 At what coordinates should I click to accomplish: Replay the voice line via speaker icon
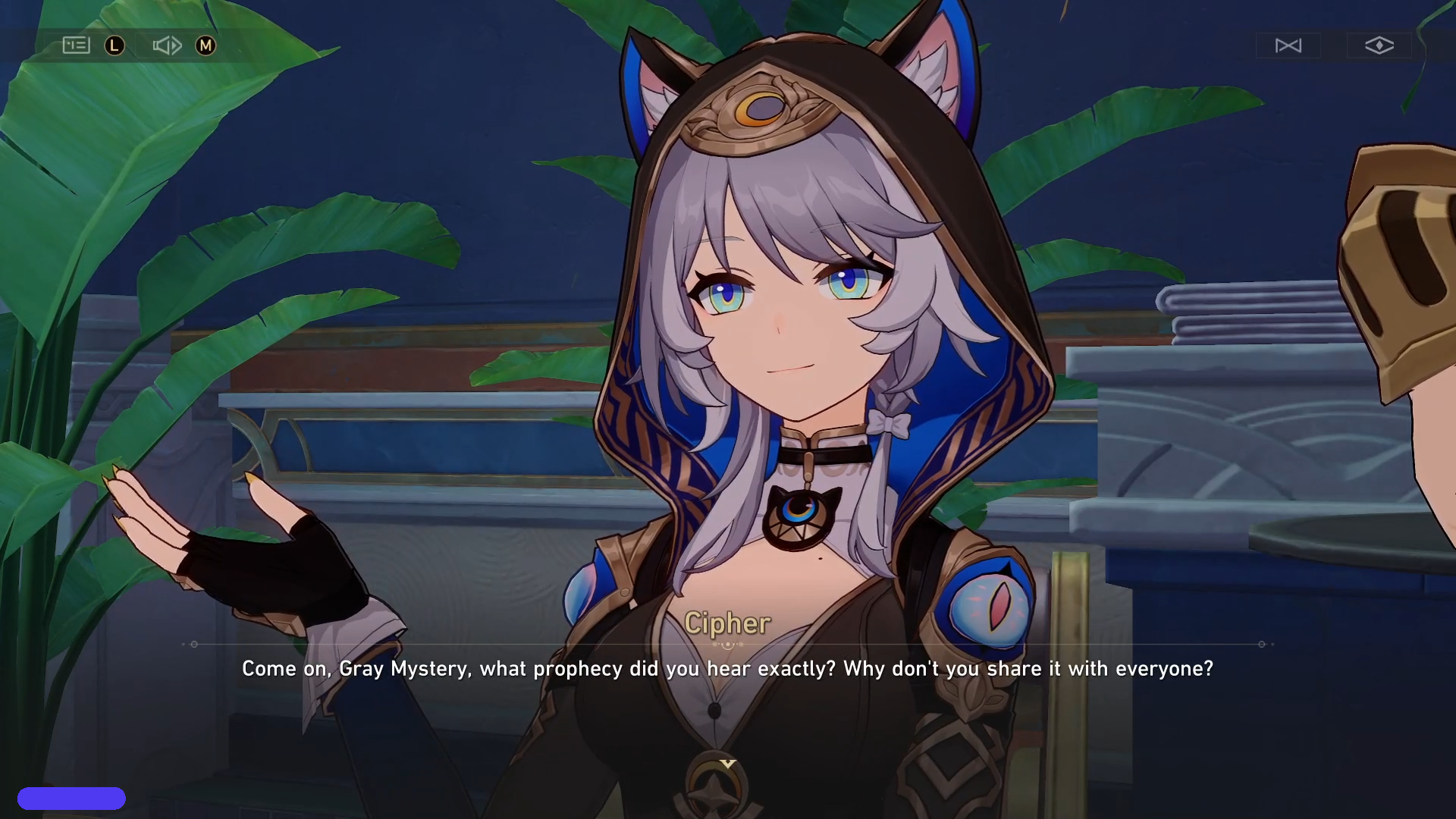pos(168,45)
